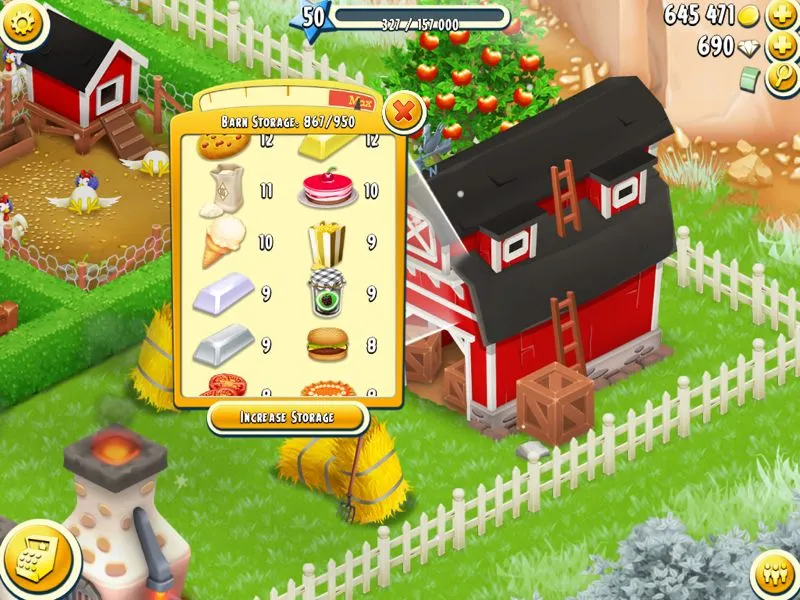Add more coins with the plus button

pyautogui.click(x=781, y=16)
